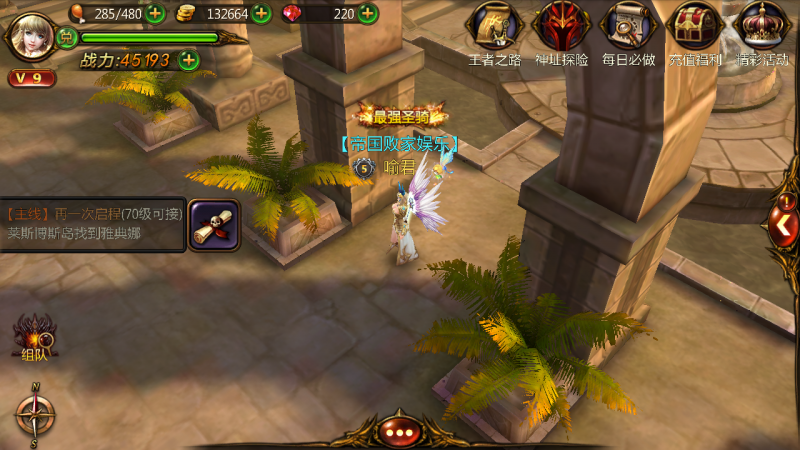Open 王者之路 scroll icon
Screen dimensions: 800x450
coord(495,28)
